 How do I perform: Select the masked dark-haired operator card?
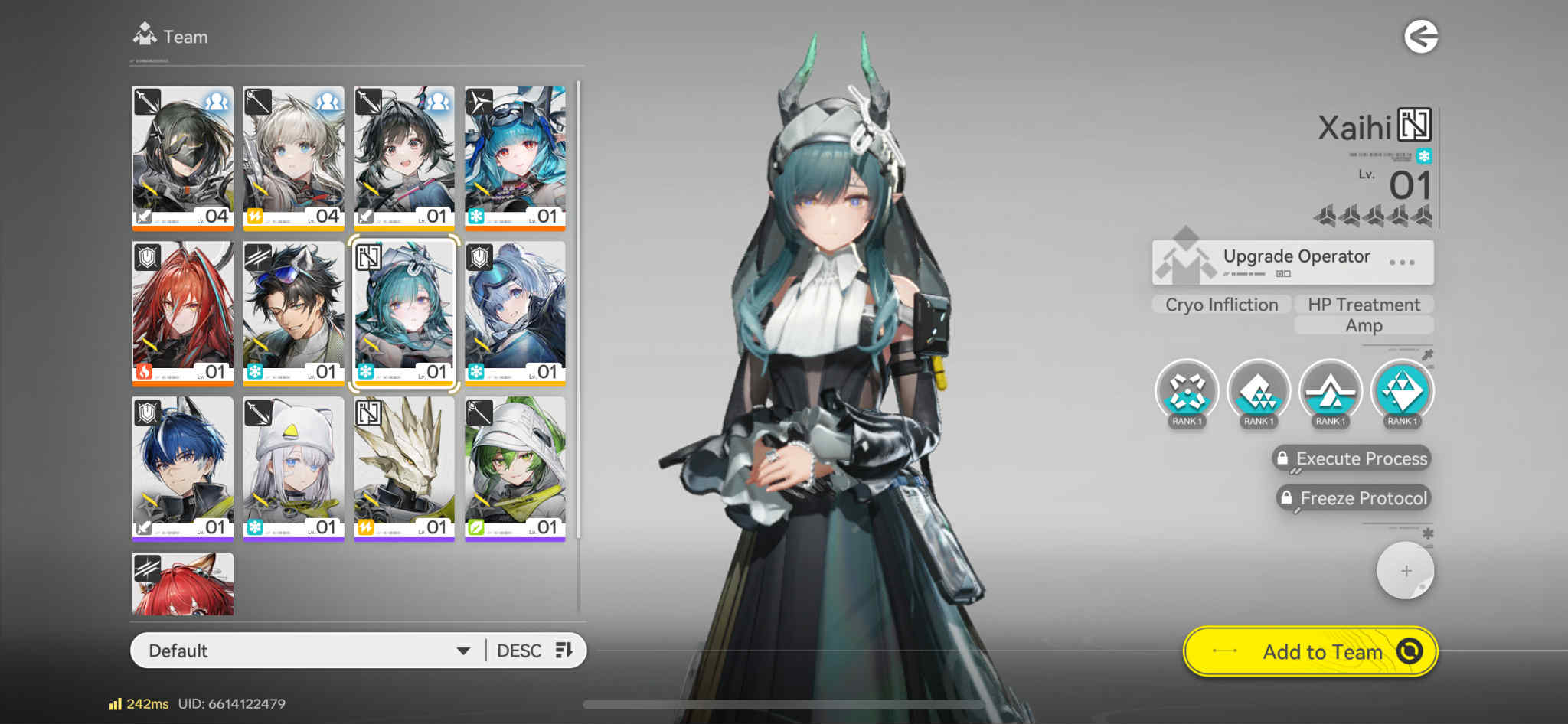click(183, 157)
